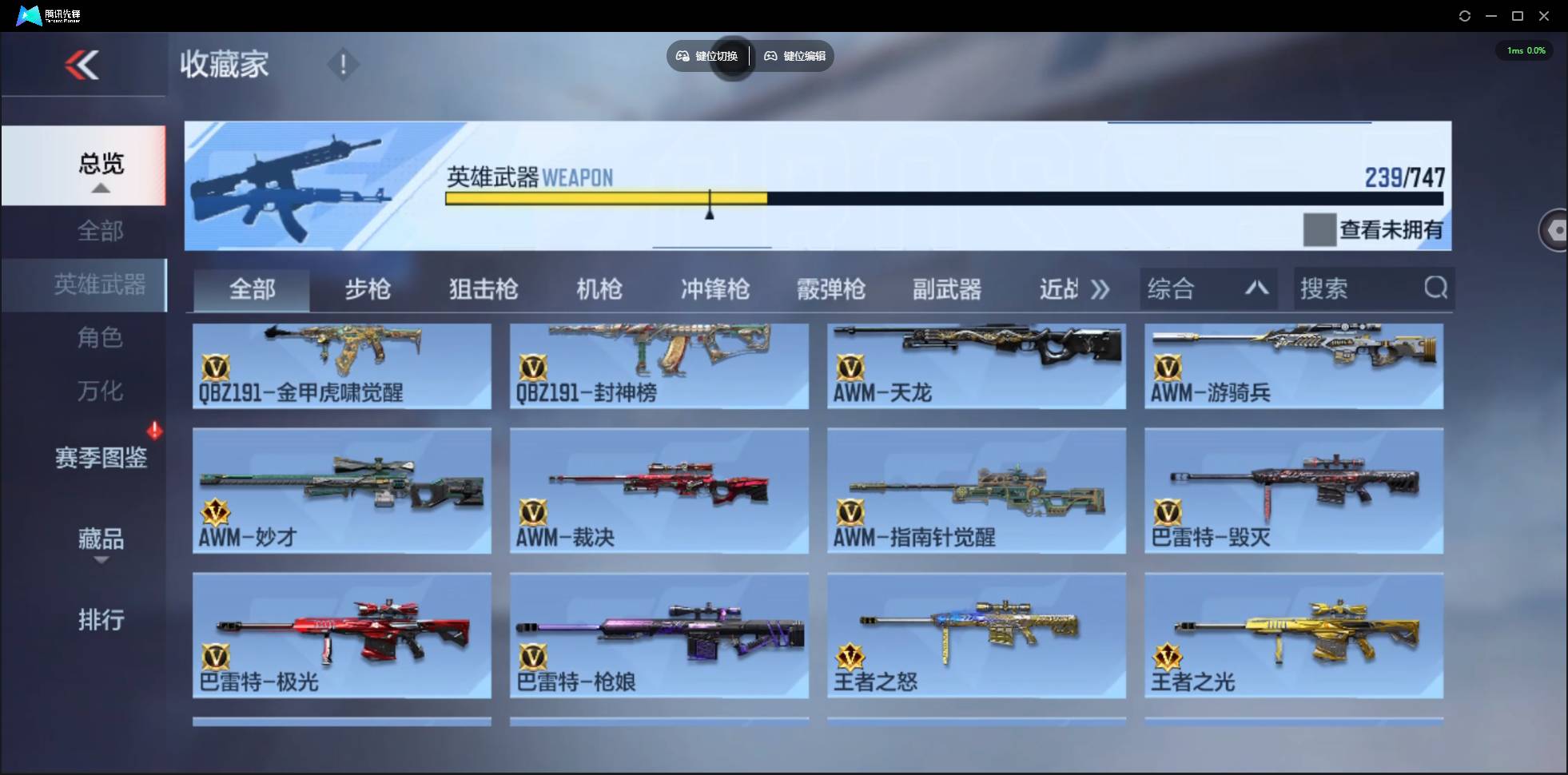Collapse the 总览 section arrow
Image resolution: width=1568 pixels, height=775 pixels.
tap(100, 188)
